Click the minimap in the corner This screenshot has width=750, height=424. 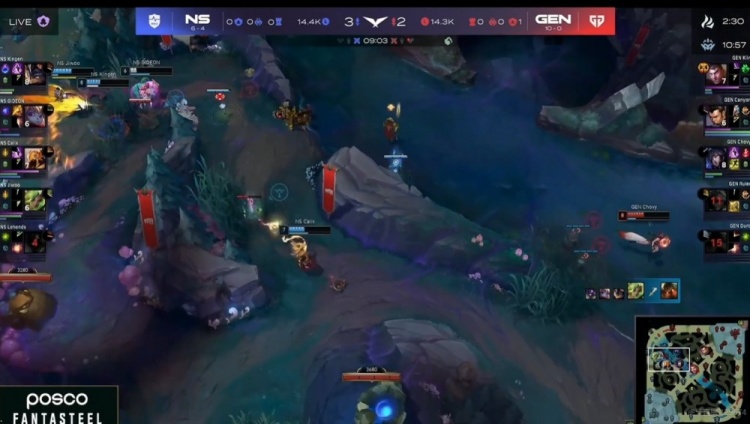691,369
